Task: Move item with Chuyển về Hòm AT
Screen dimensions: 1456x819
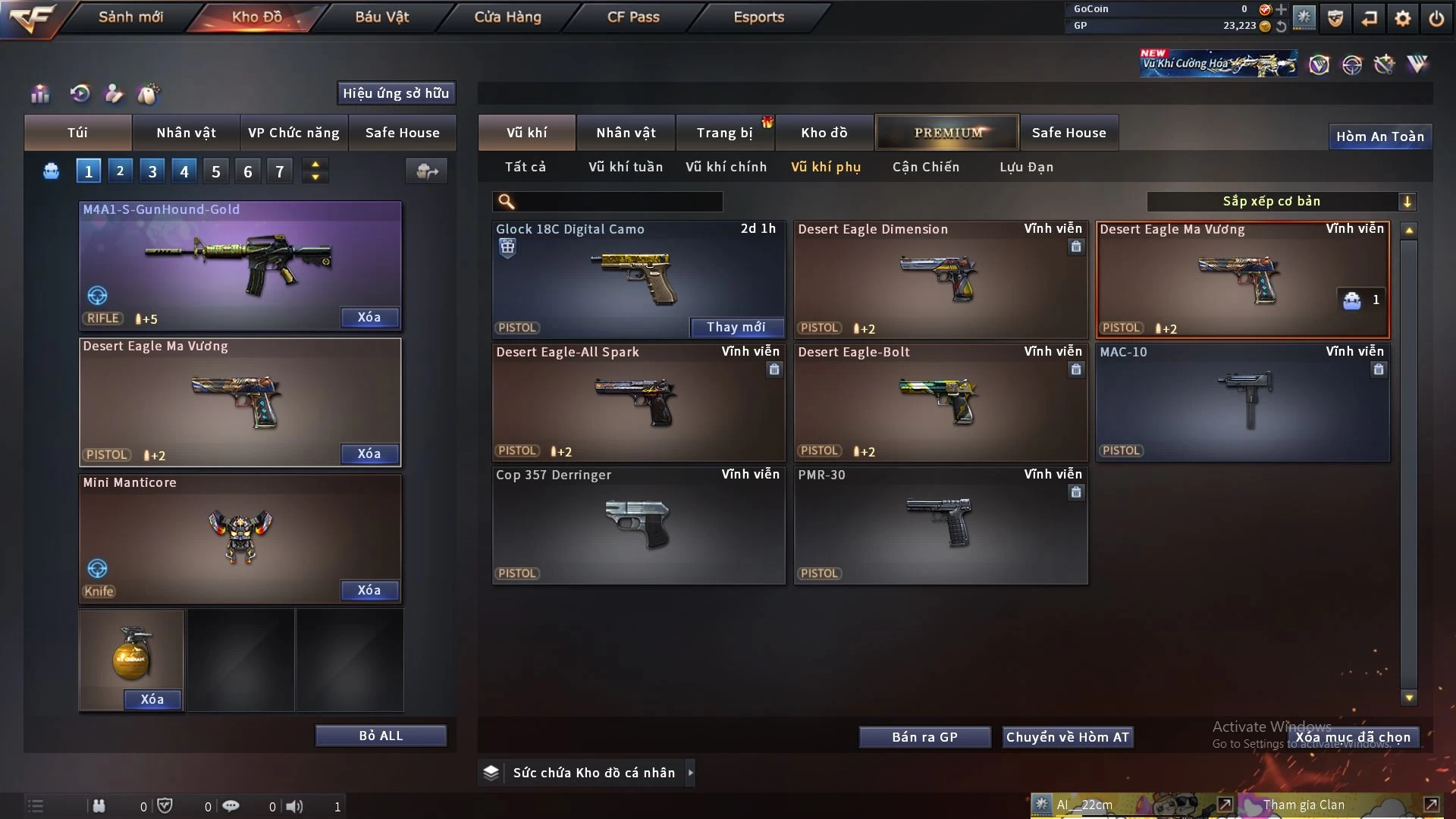Action: click(x=1067, y=737)
